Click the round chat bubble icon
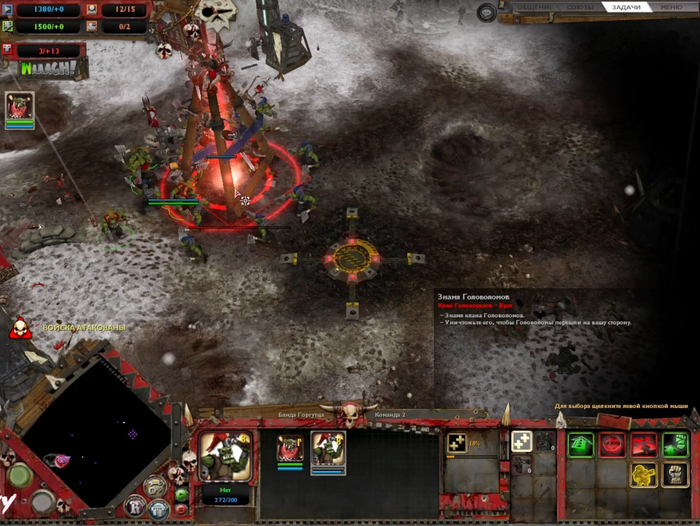The image size is (700, 526). 487,12
